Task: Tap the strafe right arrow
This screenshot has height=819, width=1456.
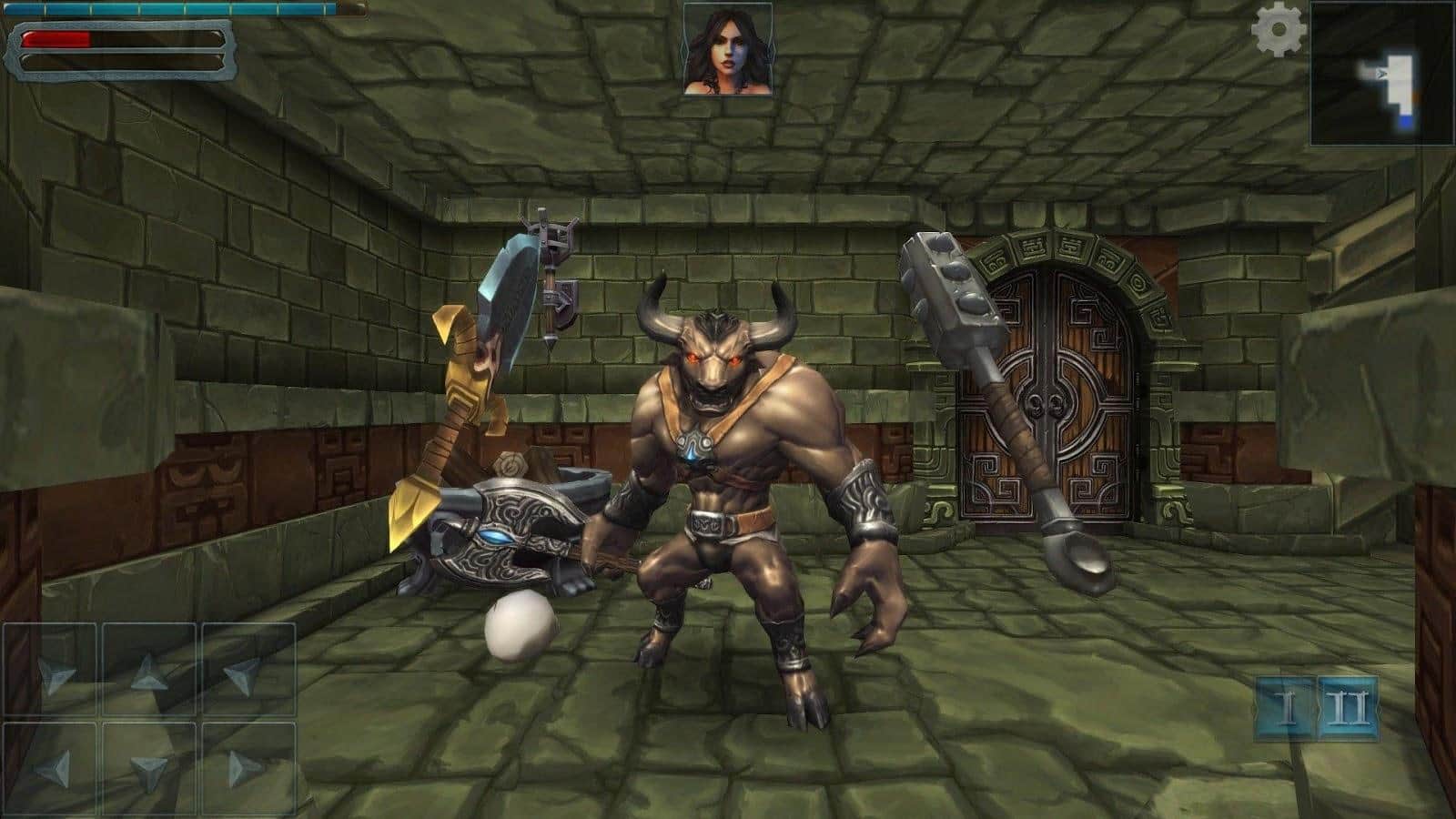Action: pyautogui.click(x=246, y=770)
